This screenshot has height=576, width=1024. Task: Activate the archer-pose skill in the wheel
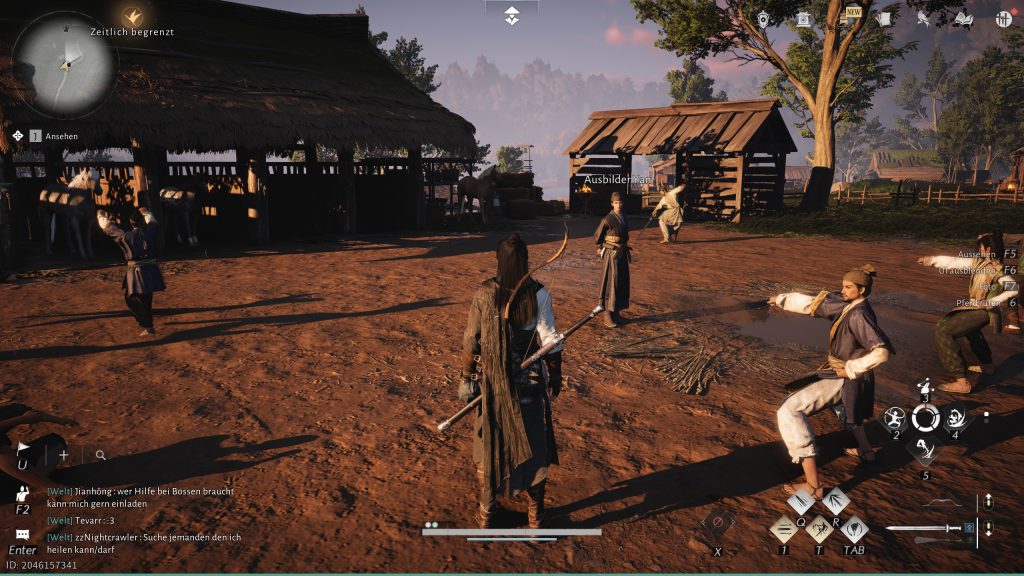point(893,418)
